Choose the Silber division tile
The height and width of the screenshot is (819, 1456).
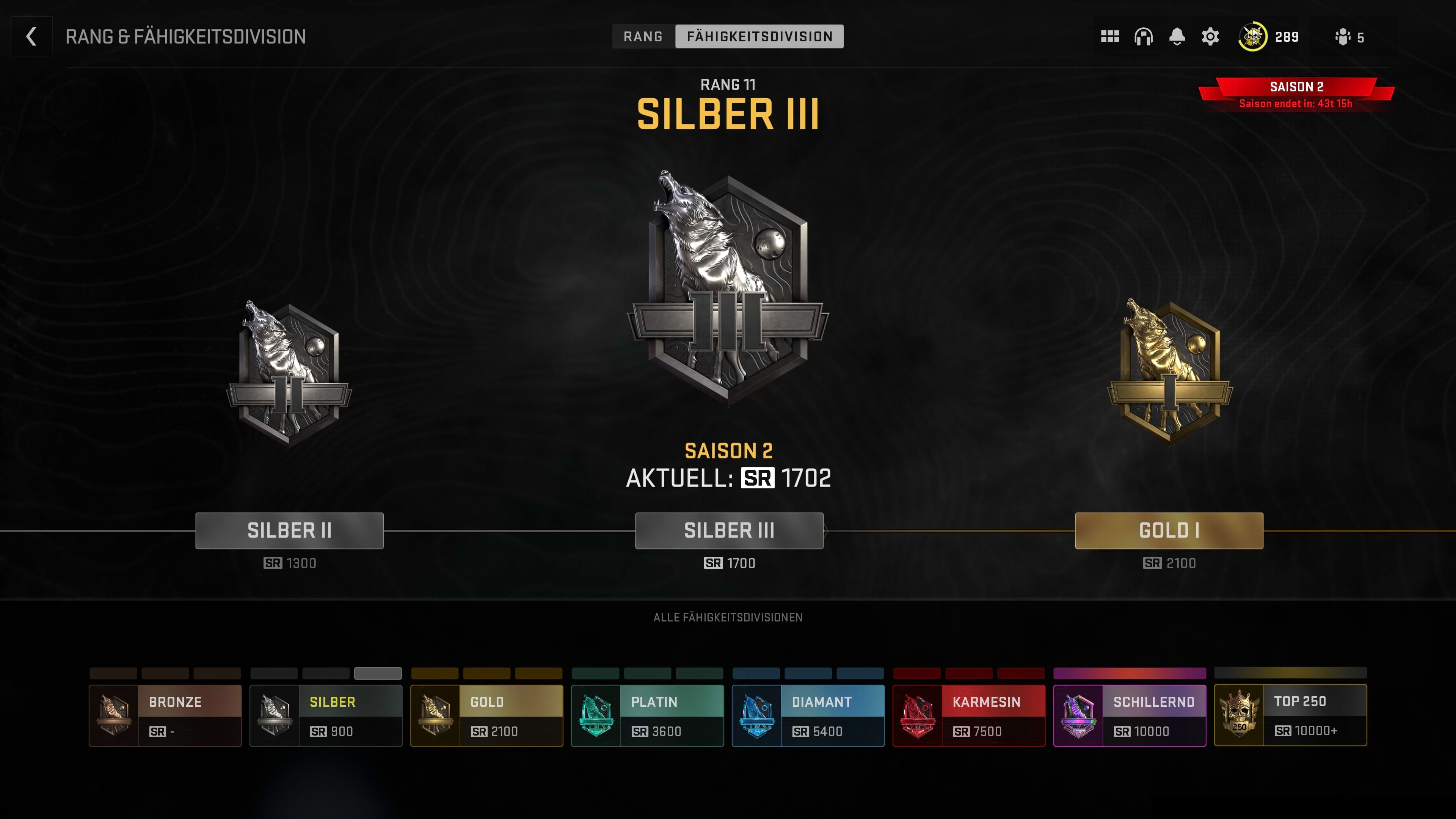pyautogui.click(x=326, y=715)
